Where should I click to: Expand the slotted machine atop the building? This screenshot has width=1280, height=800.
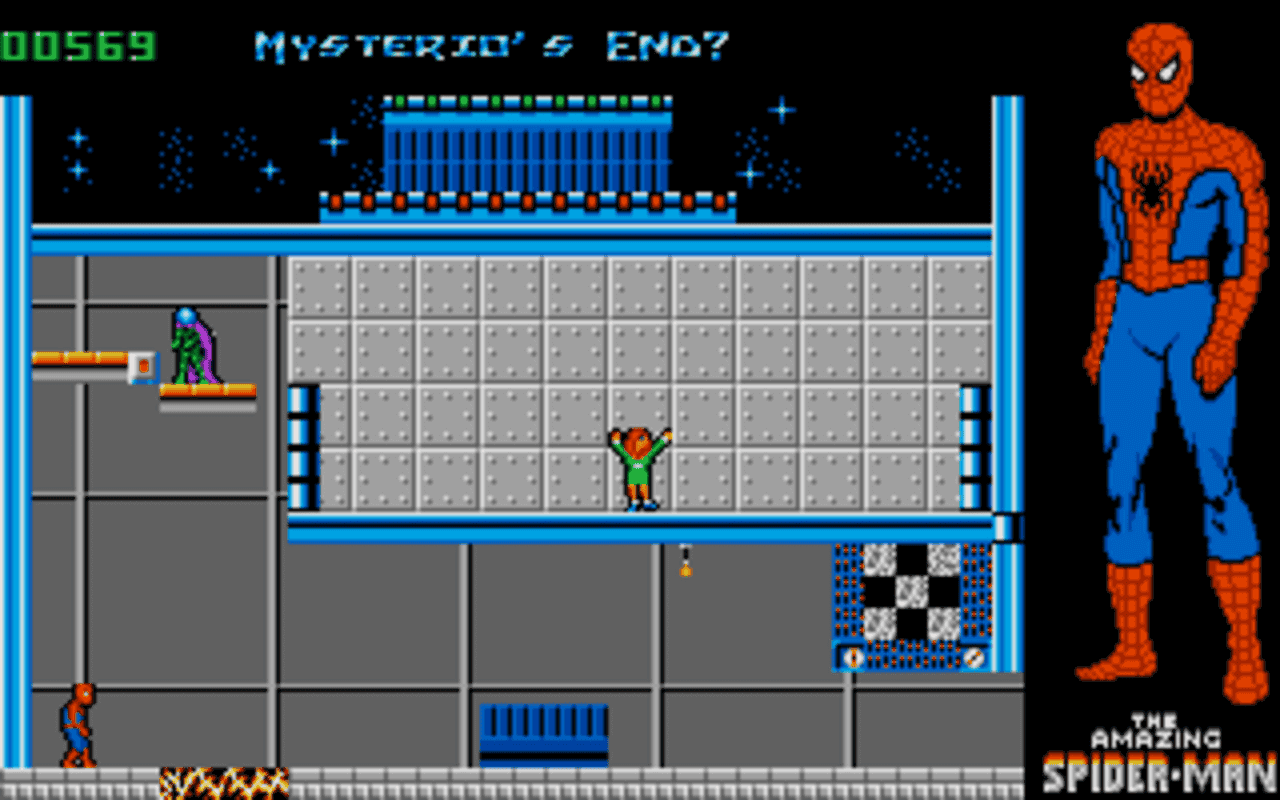click(x=530, y=150)
